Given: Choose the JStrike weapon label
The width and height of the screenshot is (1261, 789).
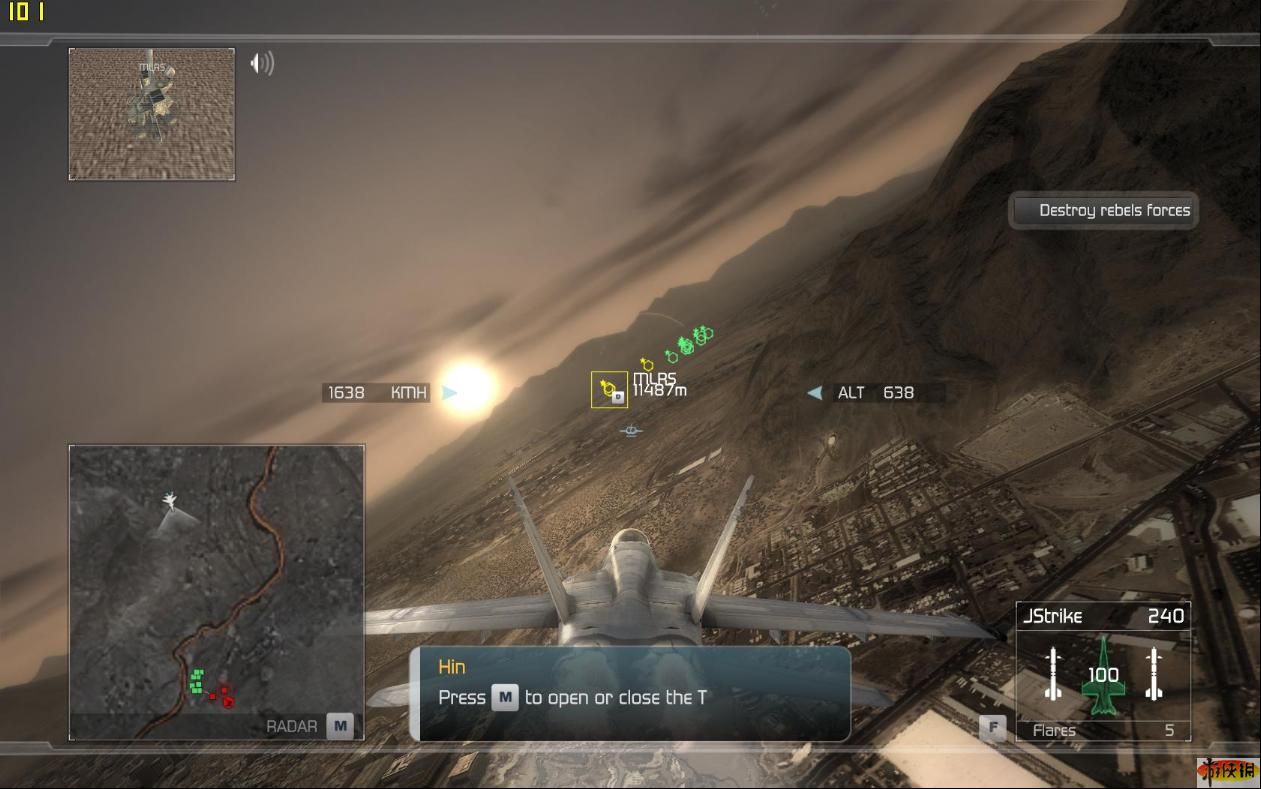Looking at the screenshot, I should coord(1052,616).
